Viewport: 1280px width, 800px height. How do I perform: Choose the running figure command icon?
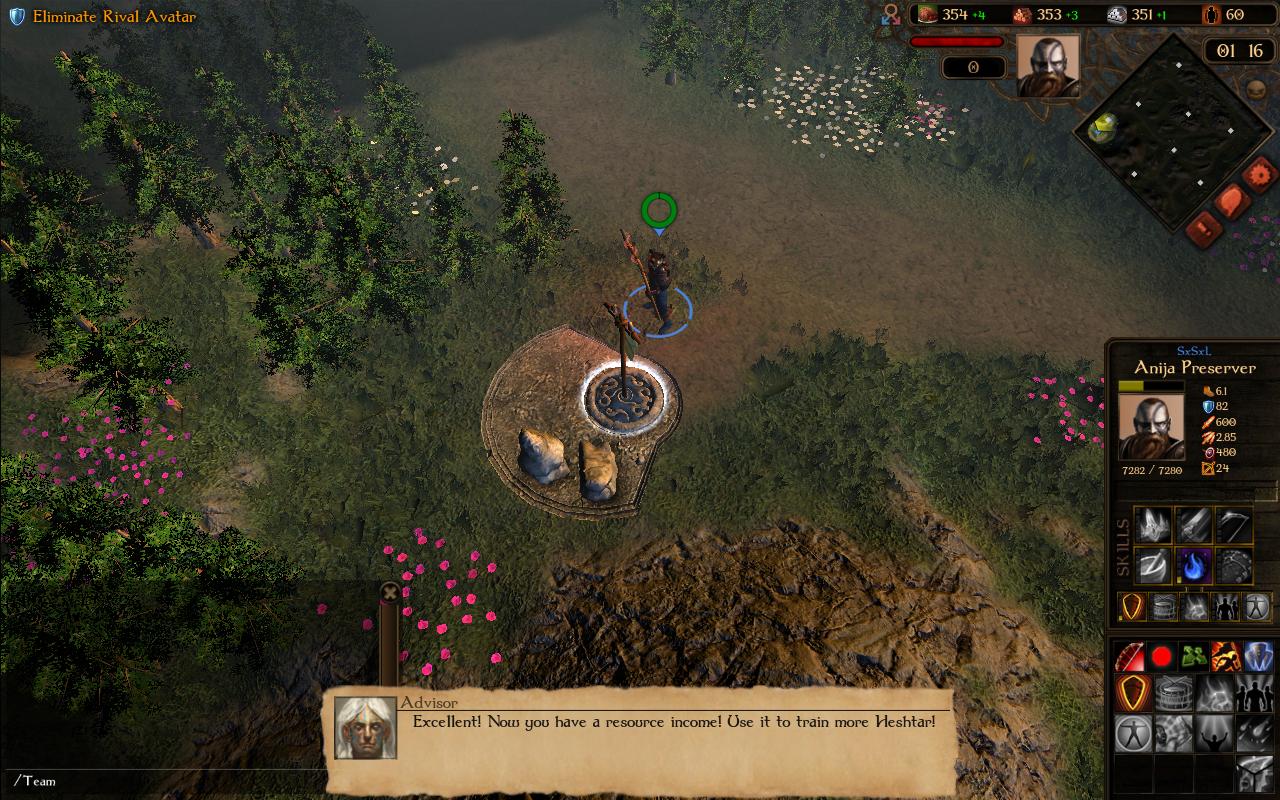1226,657
